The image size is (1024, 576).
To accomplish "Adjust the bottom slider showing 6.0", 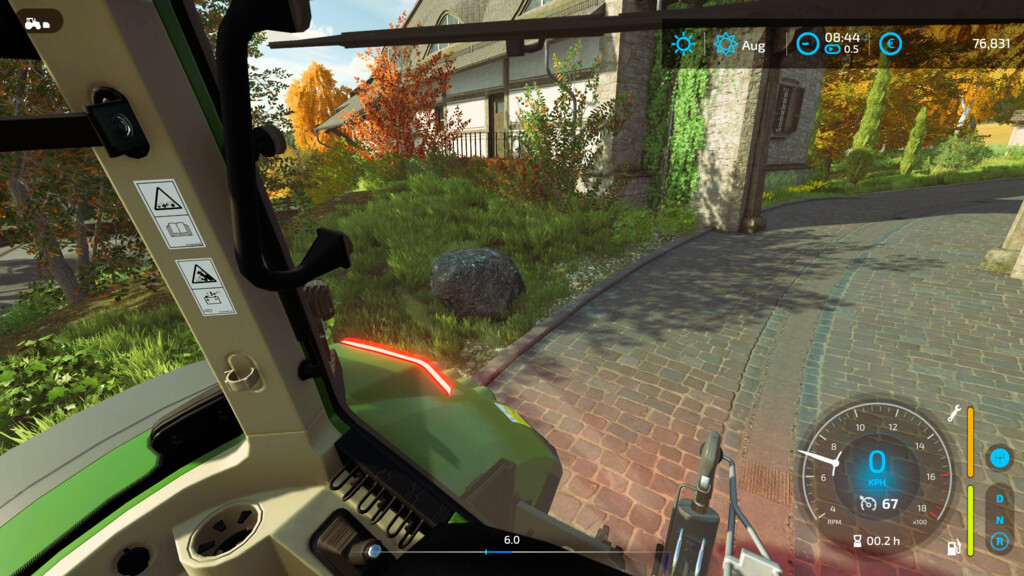I will pyautogui.click(x=487, y=551).
